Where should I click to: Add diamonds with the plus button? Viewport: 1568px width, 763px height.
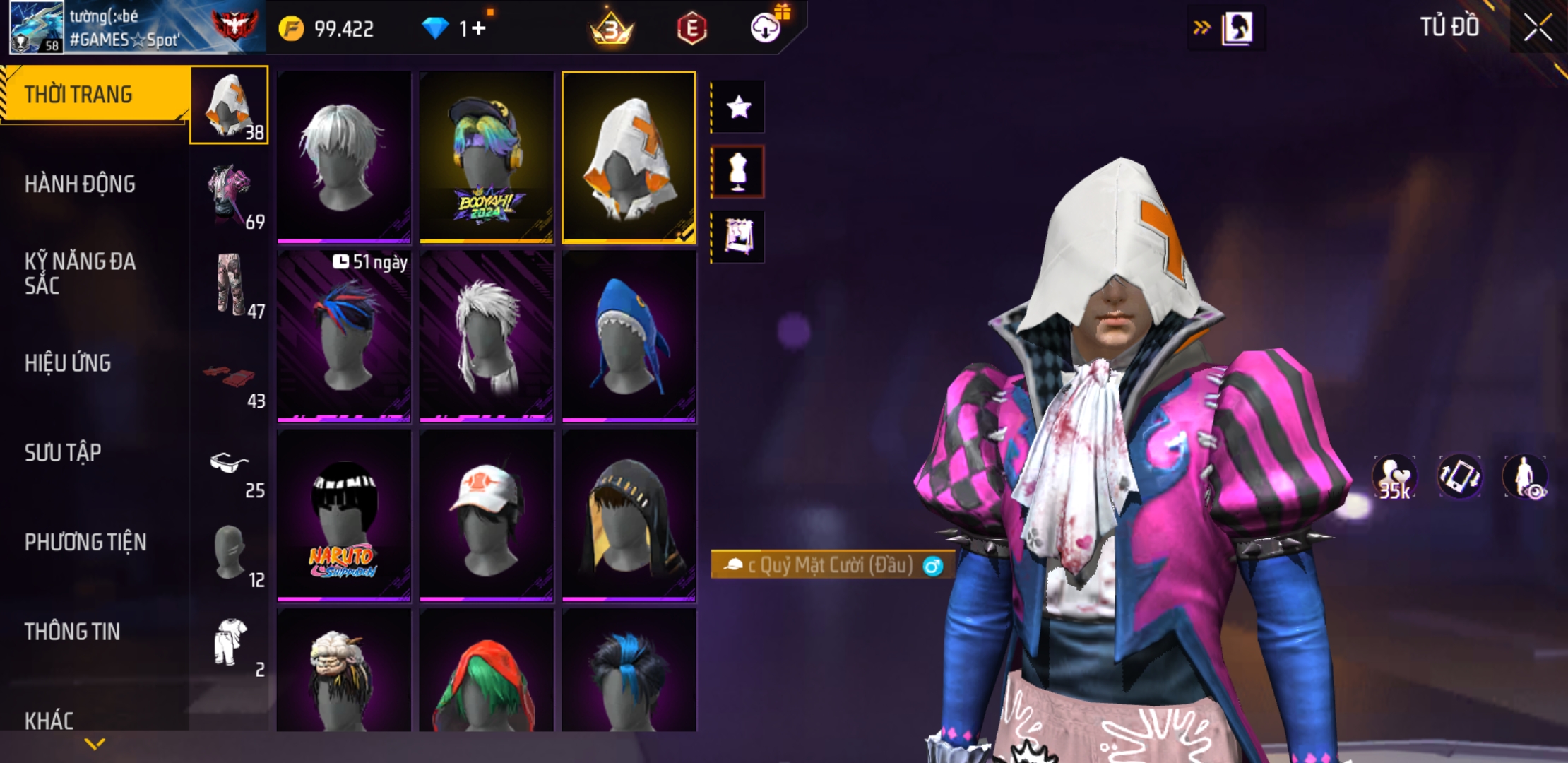[x=479, y=28]
